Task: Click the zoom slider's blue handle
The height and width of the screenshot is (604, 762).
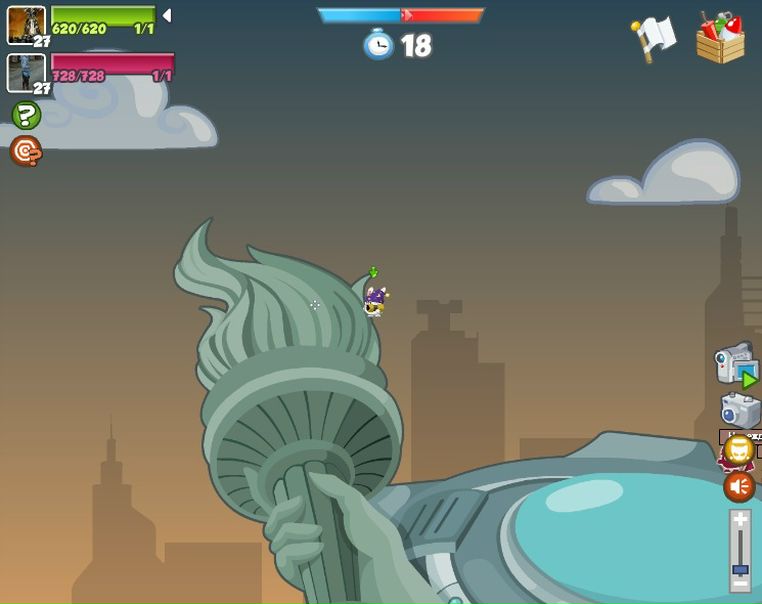Action: point(740,570)
